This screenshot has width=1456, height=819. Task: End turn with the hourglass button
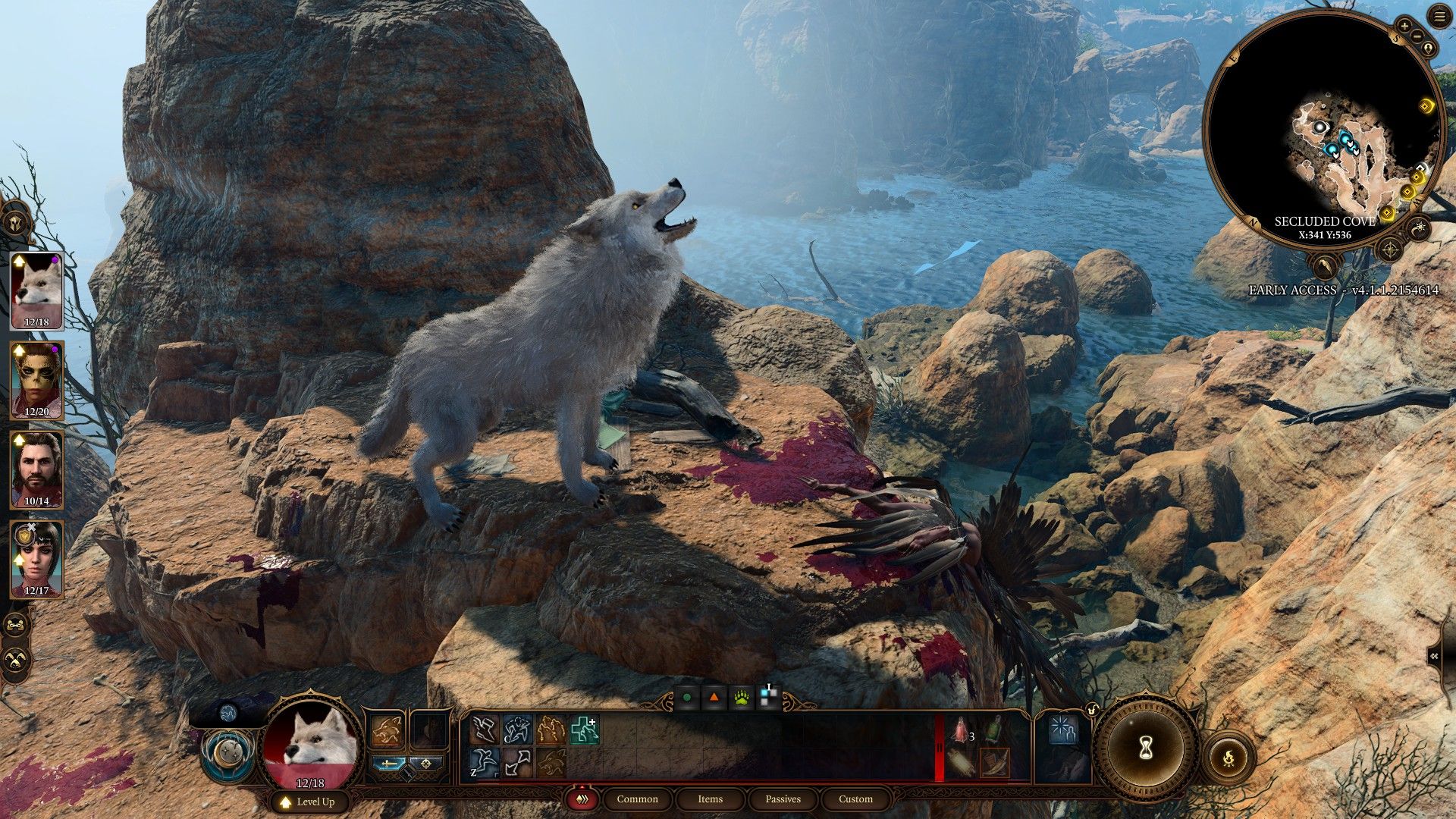1146,748
